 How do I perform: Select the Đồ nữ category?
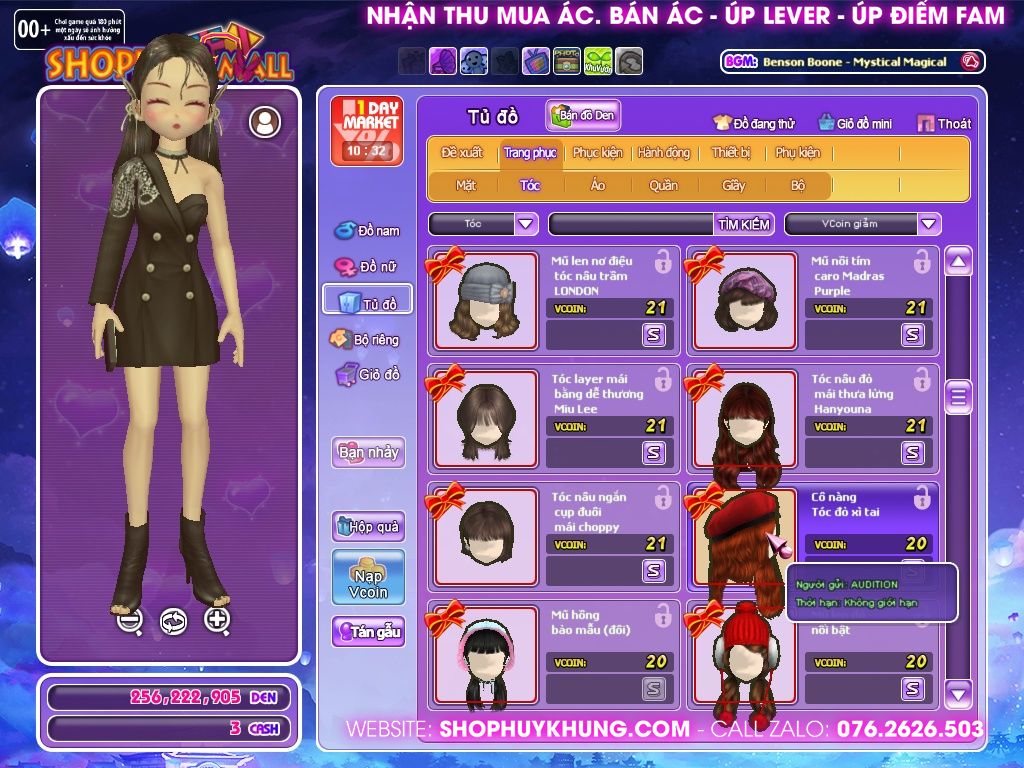(x=367, y=267)
